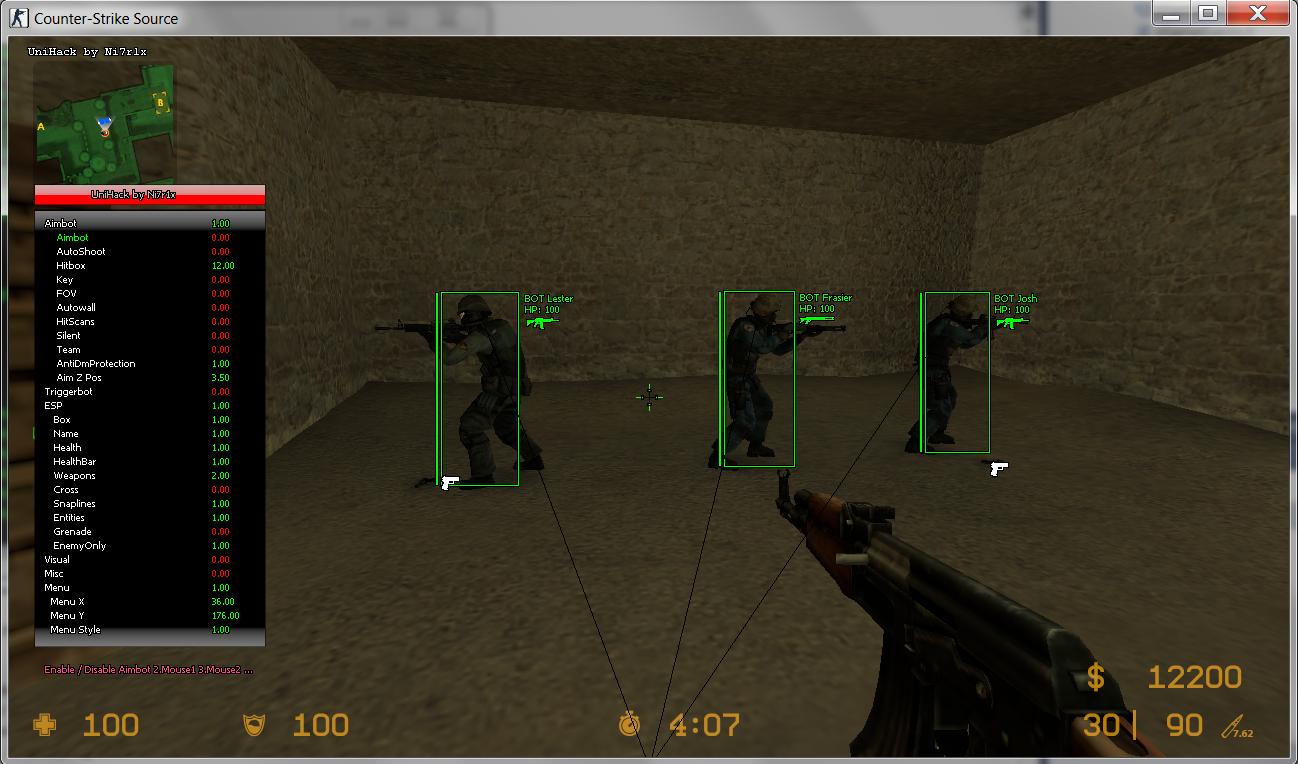Toggle the AutoShoot menu entry
Image resolution: width=1298 pixels, height=764 pixels.
click(x=81, y=252)
